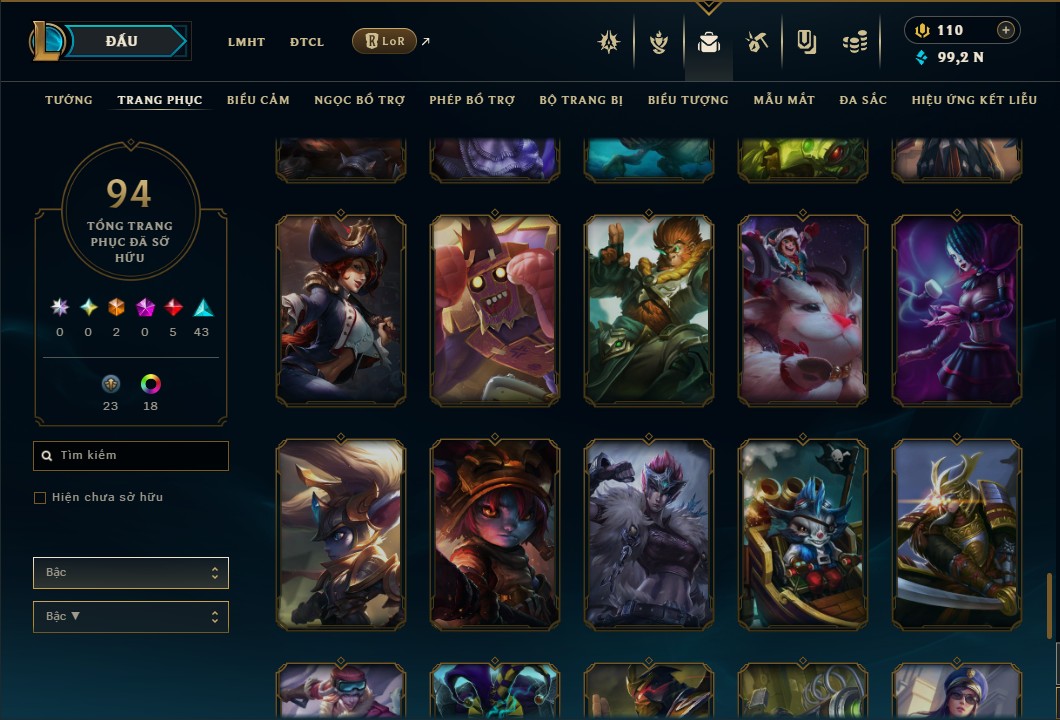Open the Bậc ▼ sort dropdown
1060x720 pixels.
[x=131, y=617]
